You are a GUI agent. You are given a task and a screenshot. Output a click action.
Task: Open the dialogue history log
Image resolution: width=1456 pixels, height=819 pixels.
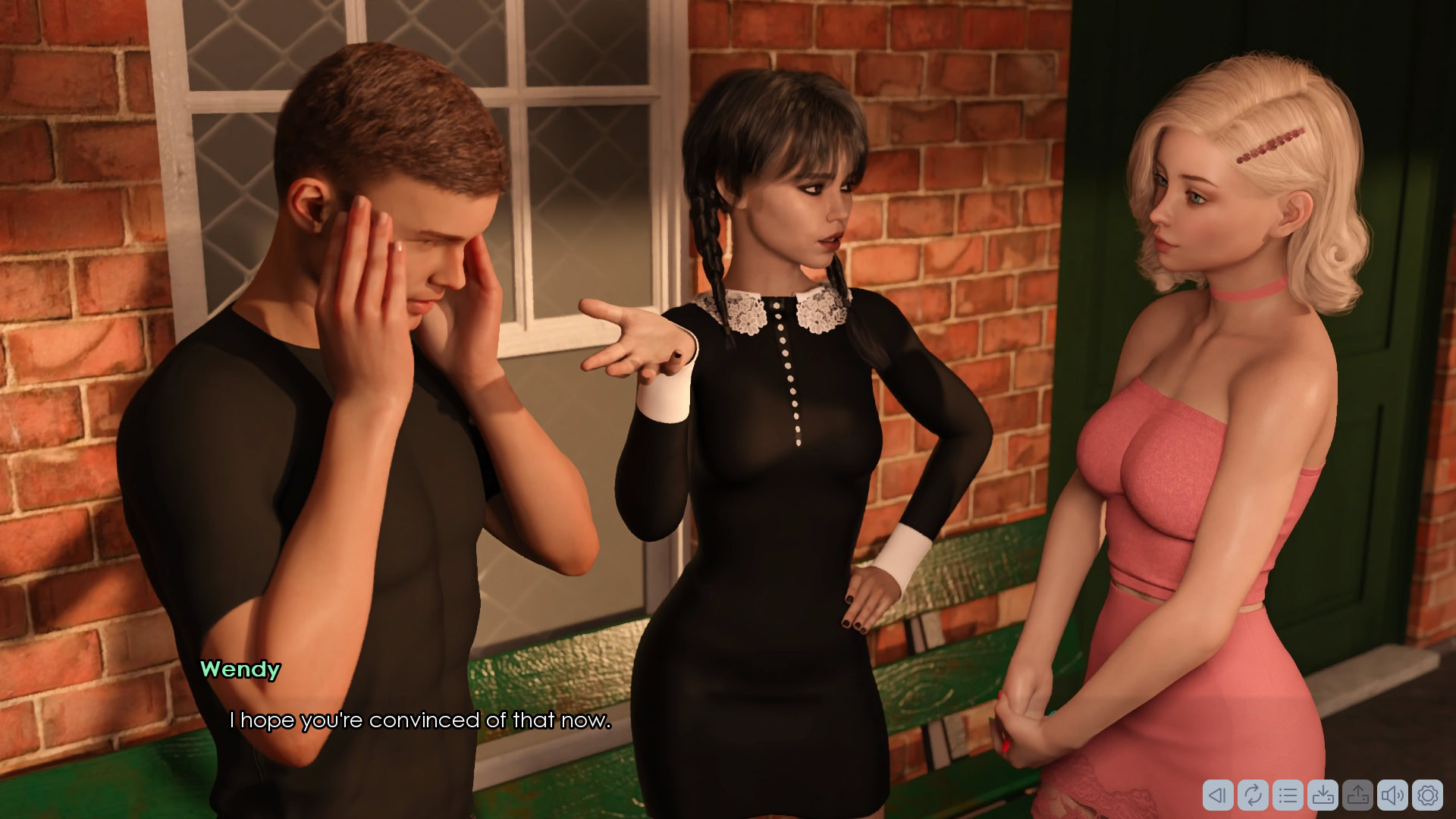pyautogui.click(x=1288, y=795)
